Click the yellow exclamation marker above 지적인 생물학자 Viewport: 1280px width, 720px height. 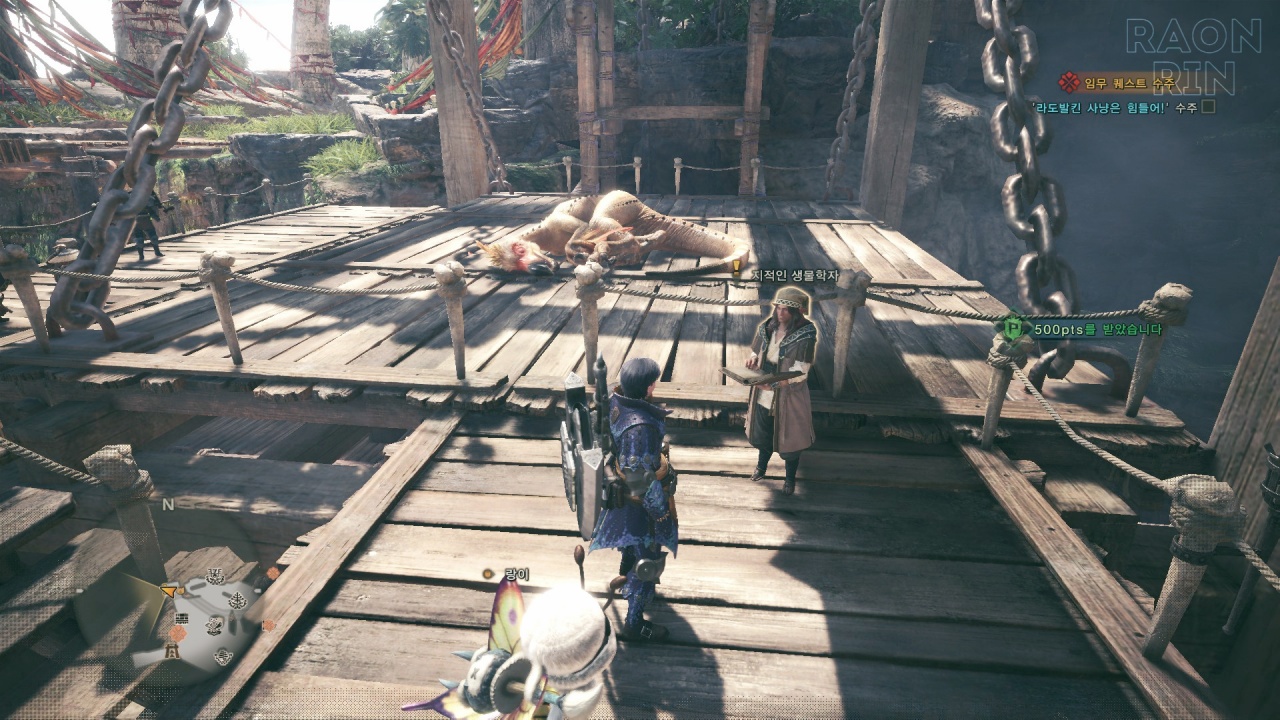click(738, 267)
